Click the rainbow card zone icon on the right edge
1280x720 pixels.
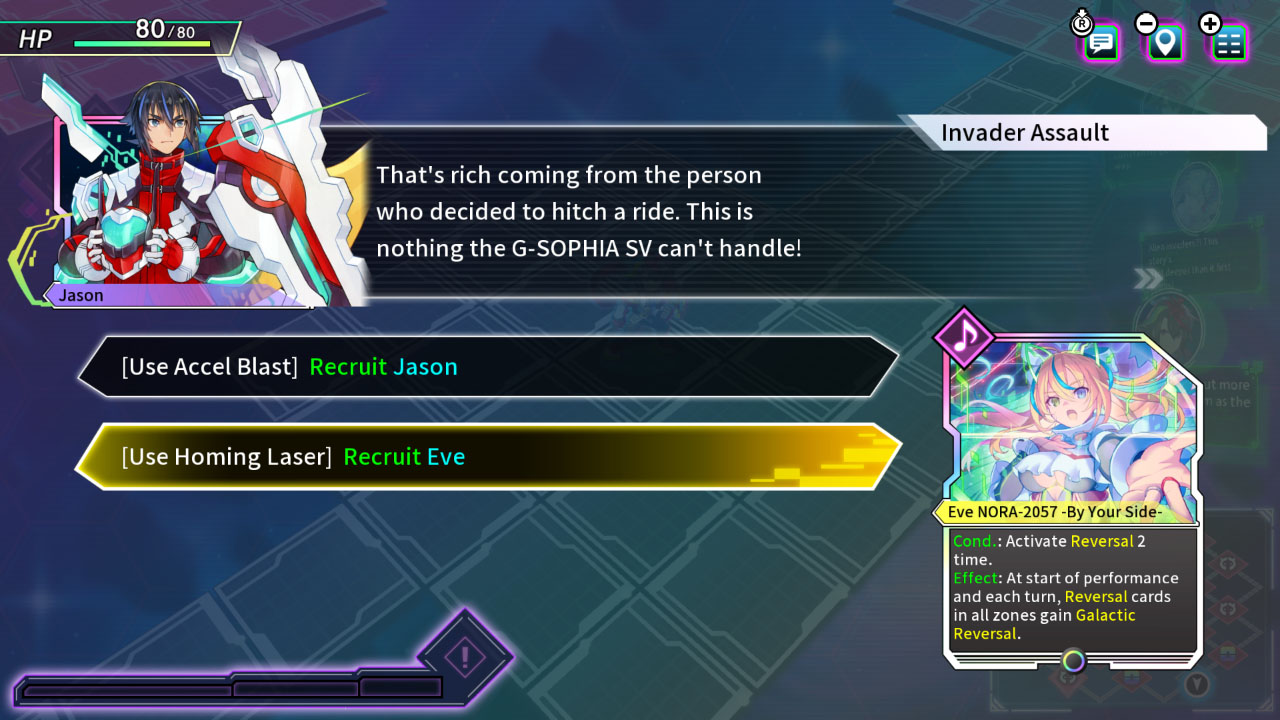pyautogui.click(x=1228, y=652)
